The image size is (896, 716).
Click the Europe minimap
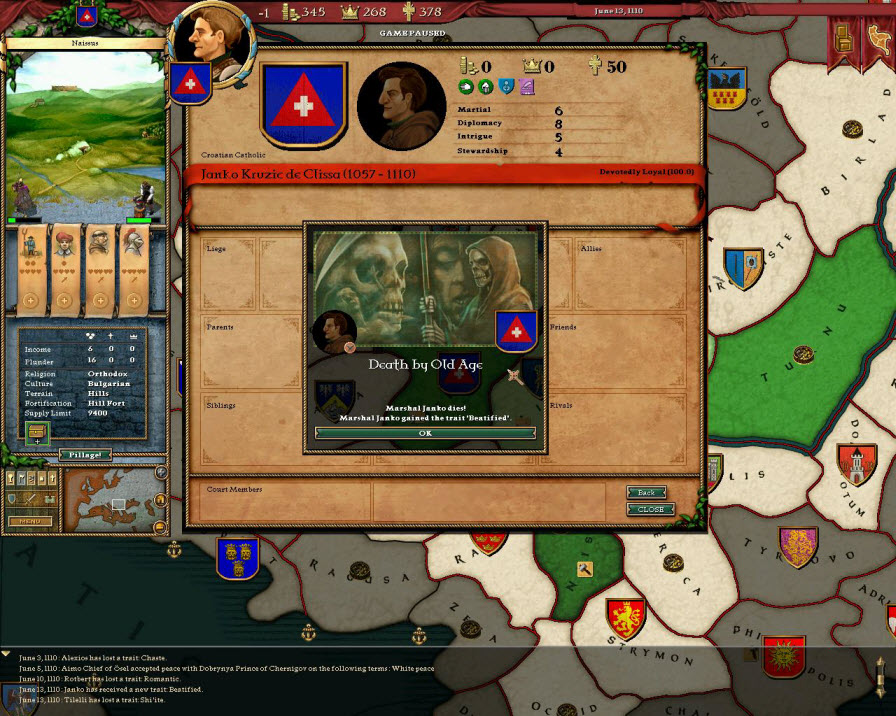(108, 499)
